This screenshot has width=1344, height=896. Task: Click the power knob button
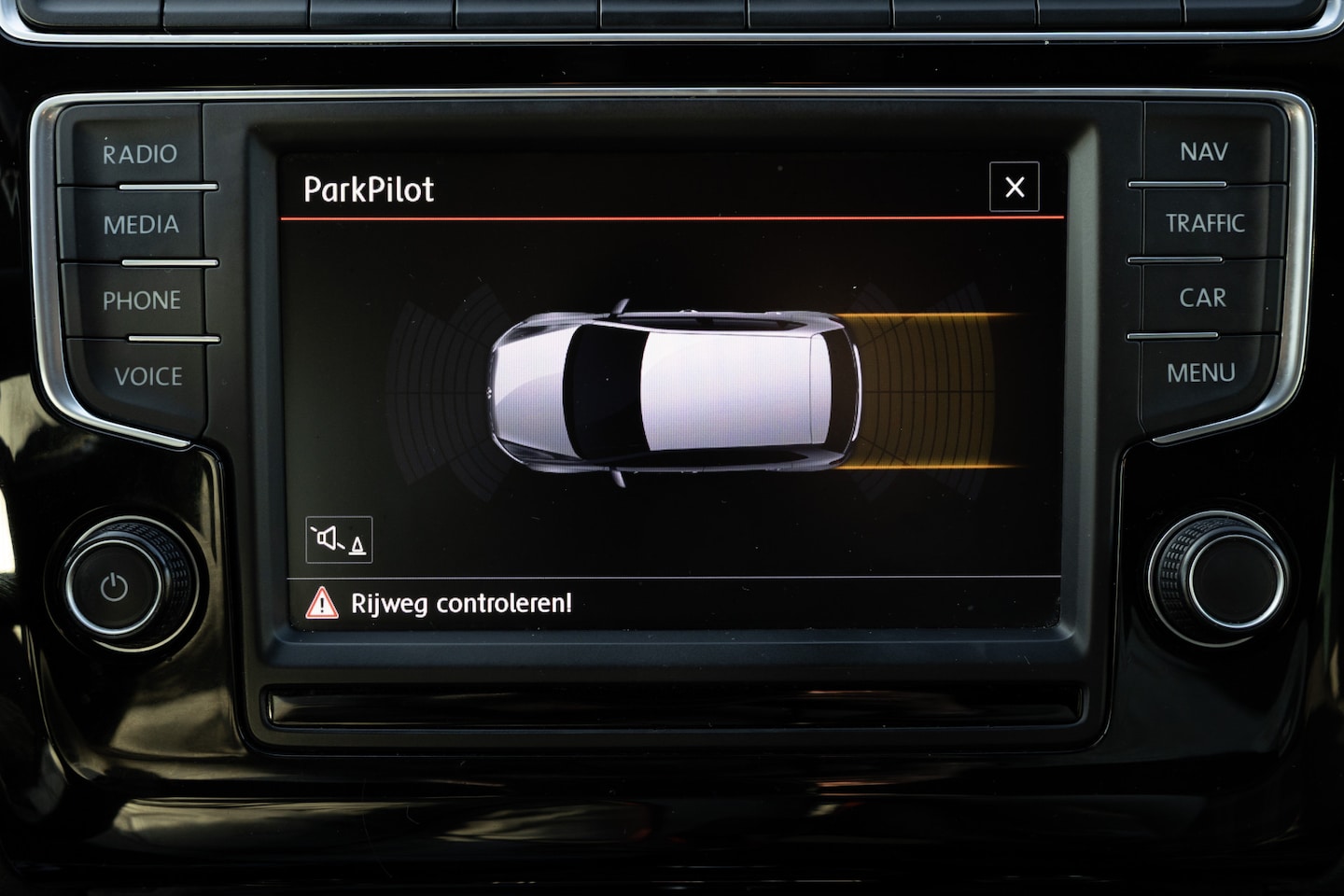point(115,588)
